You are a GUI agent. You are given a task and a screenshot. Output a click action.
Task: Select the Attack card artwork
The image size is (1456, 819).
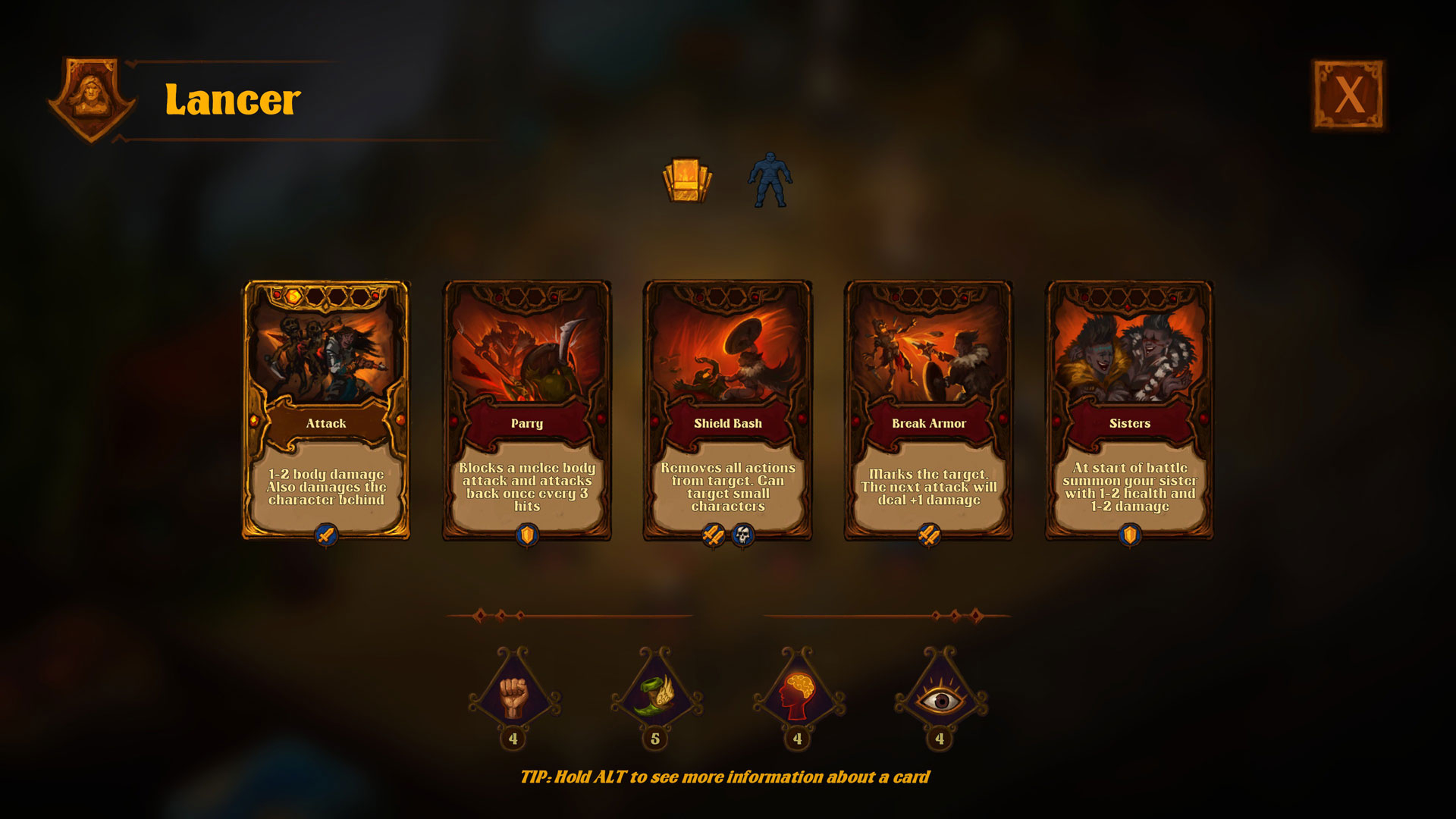click(326, 356)
